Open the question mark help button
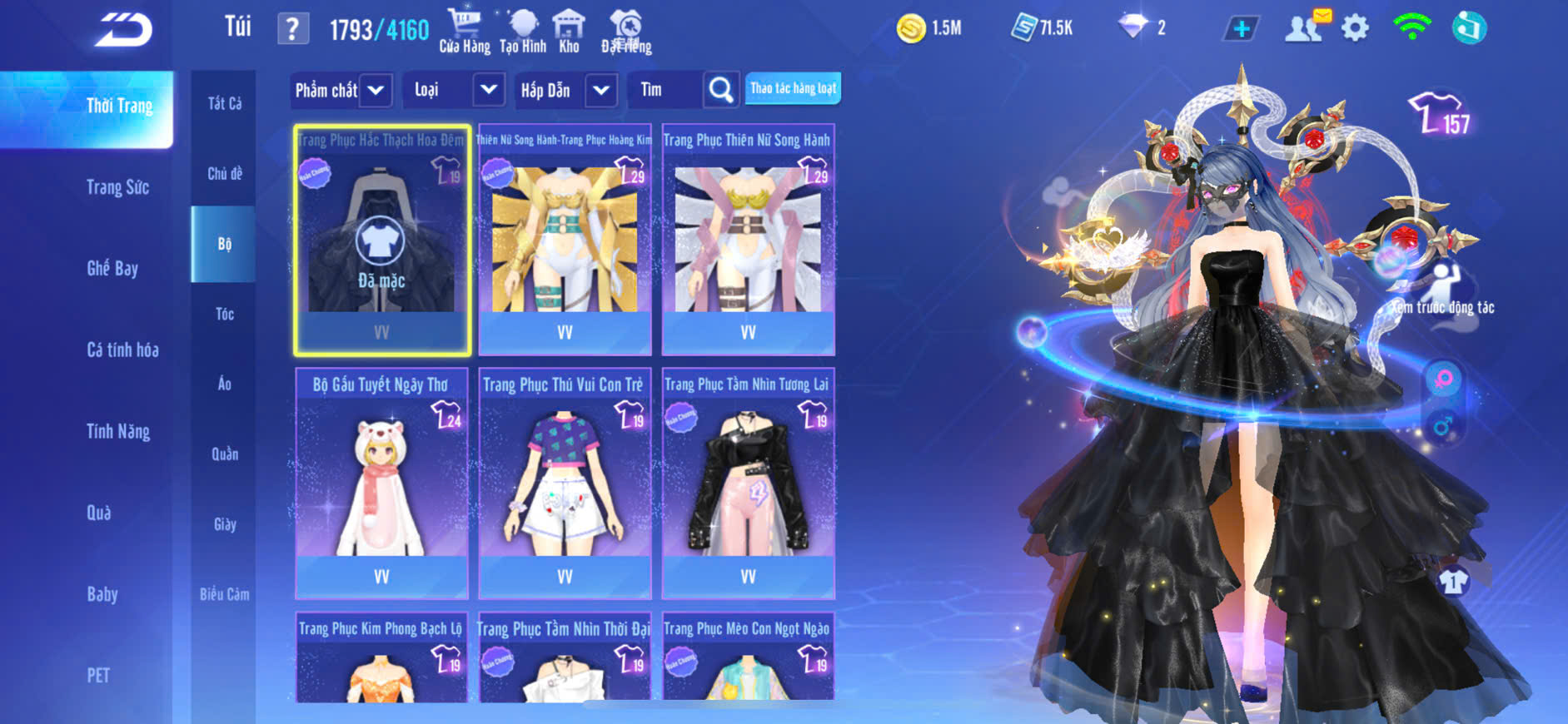This screenshot has width=1568, height=724. [x=292, y=29]
